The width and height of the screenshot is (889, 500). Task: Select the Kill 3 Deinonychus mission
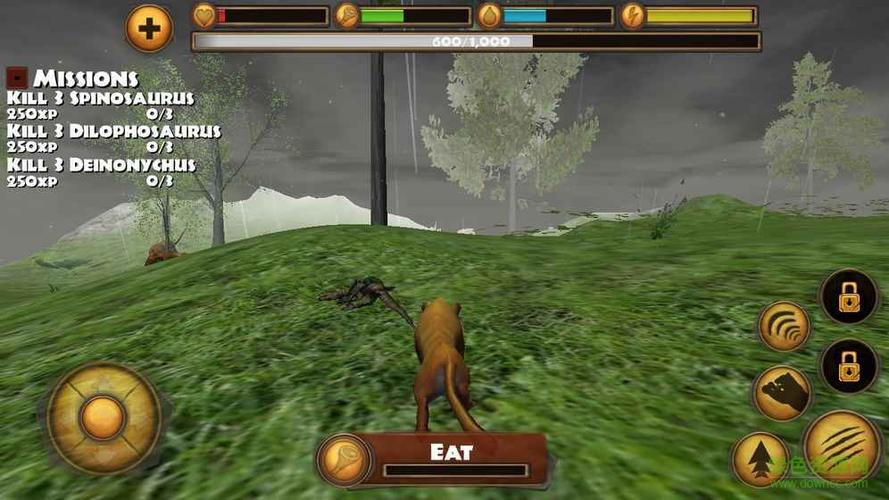click(101, 164)
